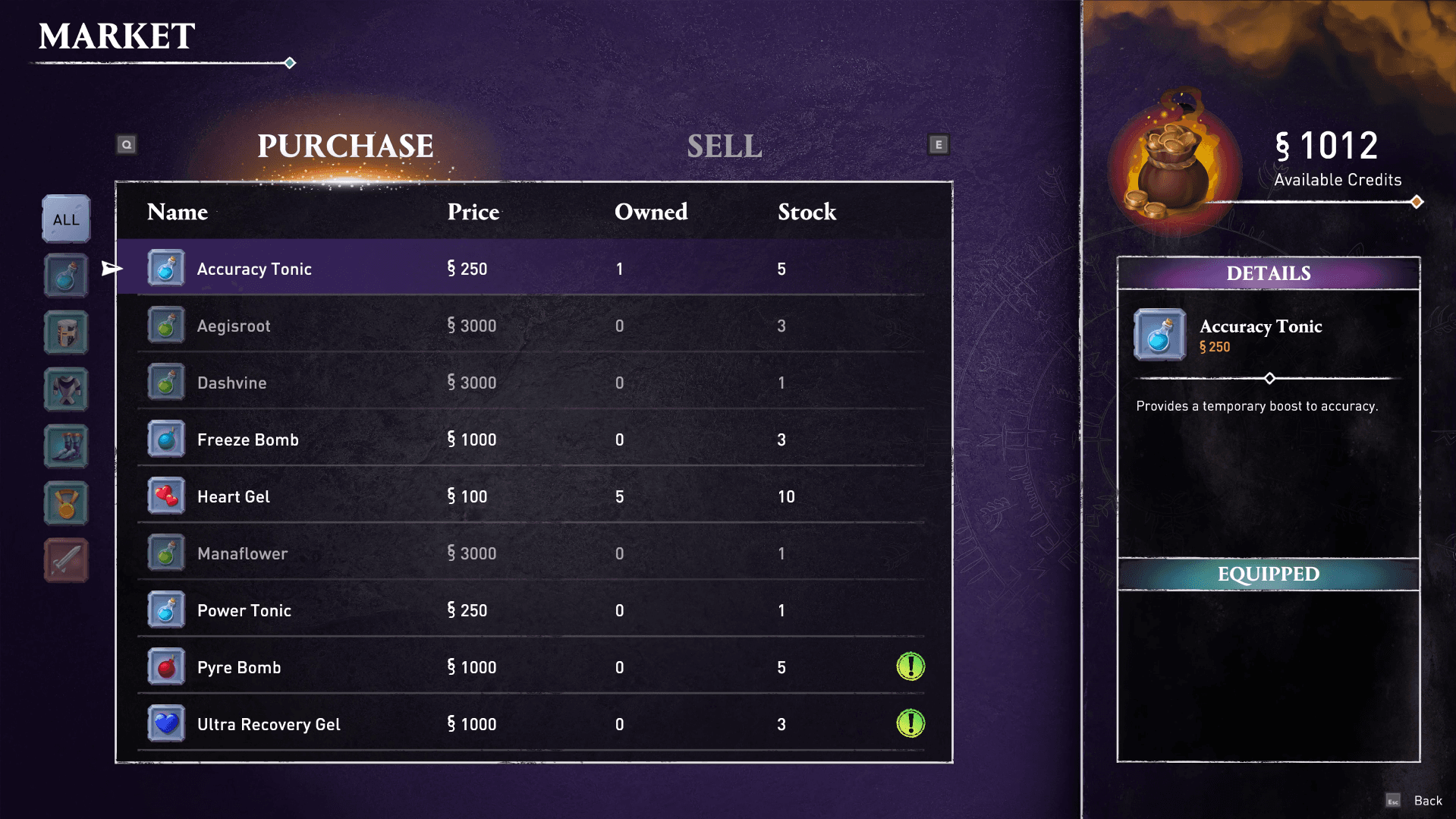
Task: Switch to the SELL tab
Action: click(x=725, y=146)
